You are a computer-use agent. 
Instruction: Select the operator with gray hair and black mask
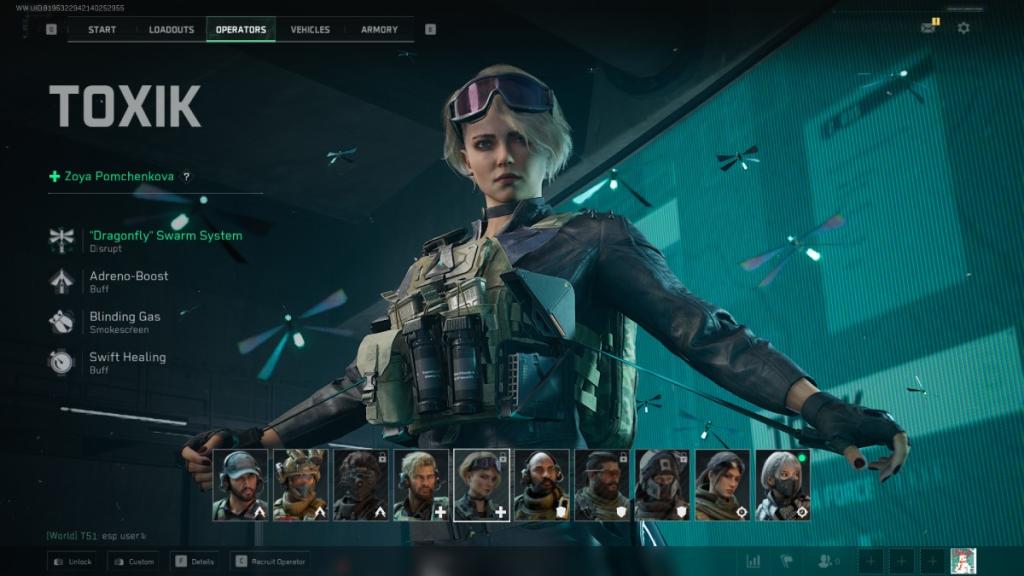(x=782, y=485)
